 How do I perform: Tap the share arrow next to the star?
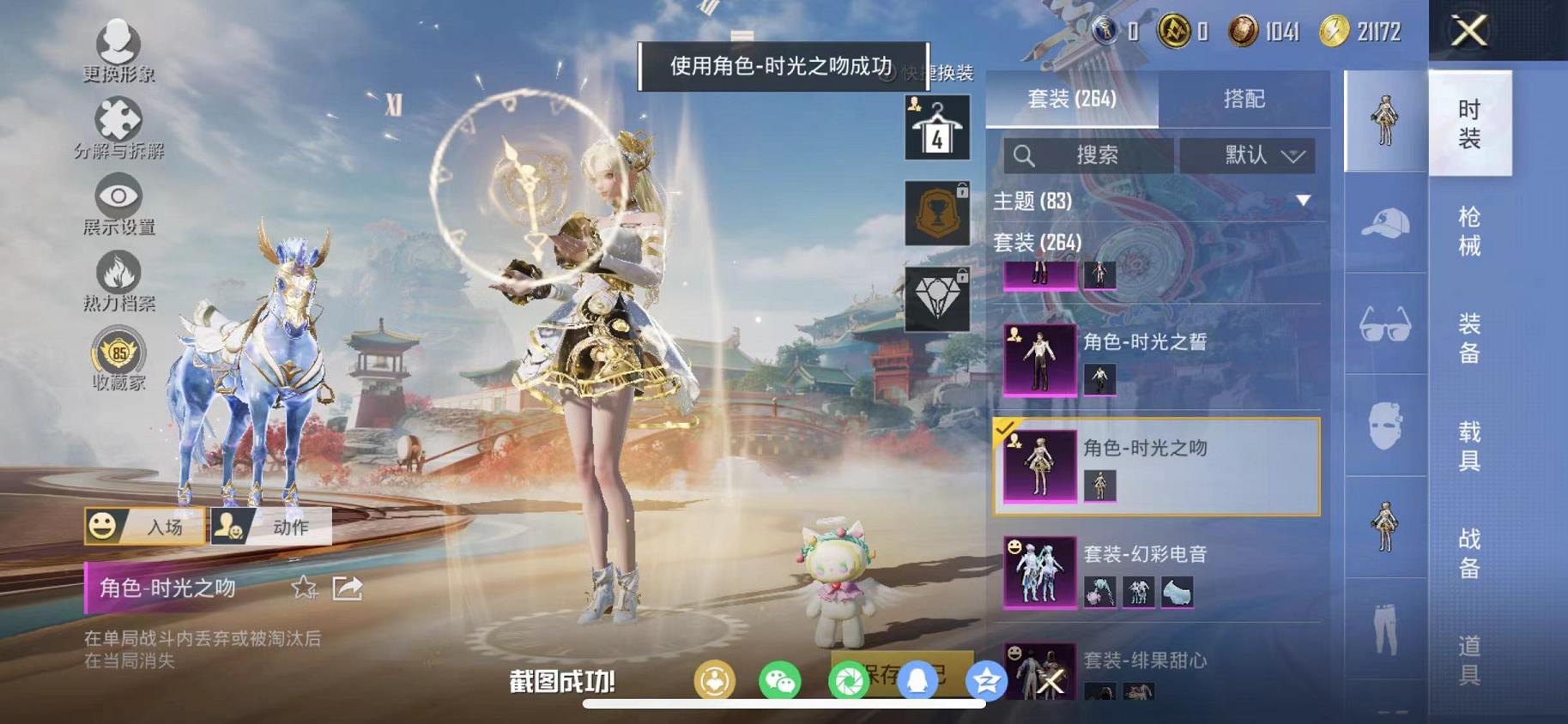[347, 588]
